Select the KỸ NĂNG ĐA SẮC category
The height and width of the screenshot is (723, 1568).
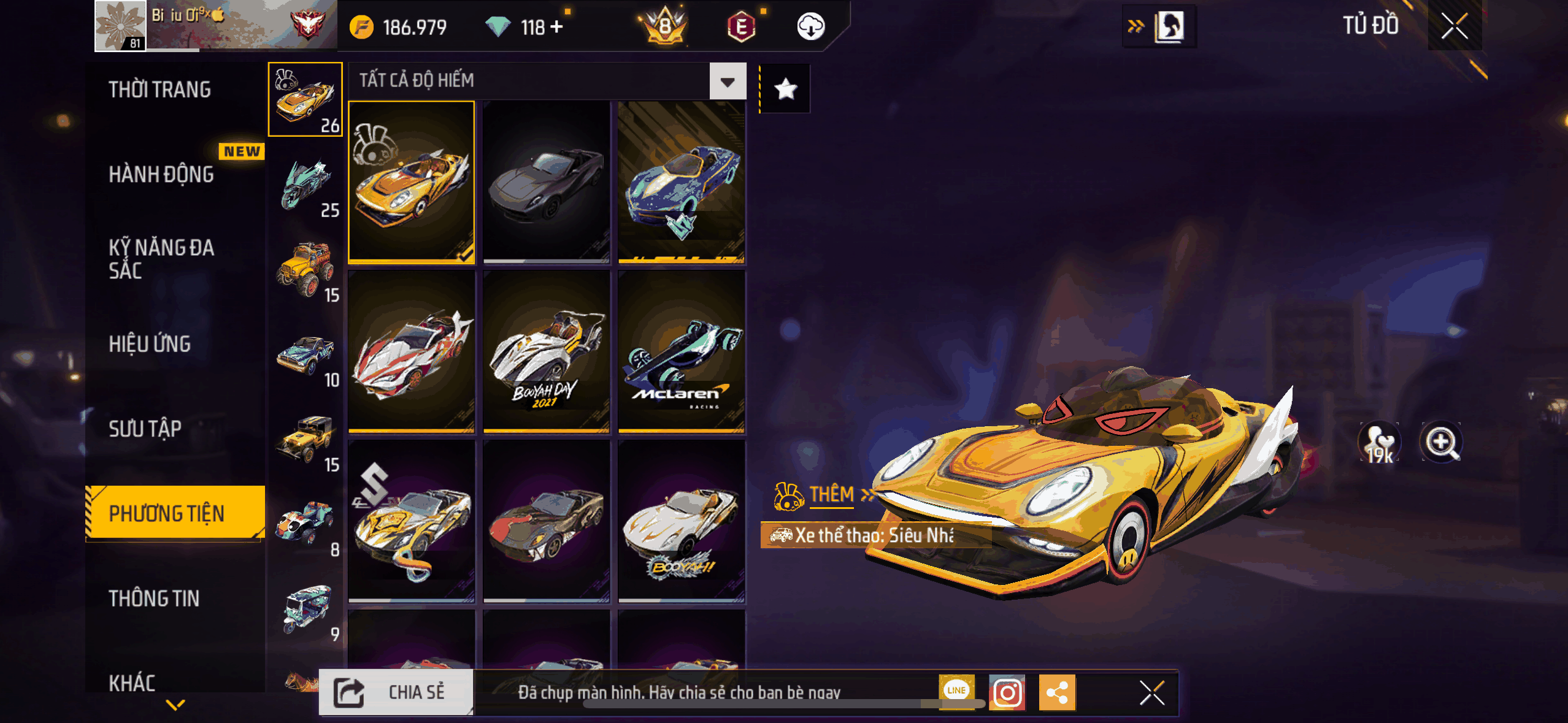coord(161,259)
